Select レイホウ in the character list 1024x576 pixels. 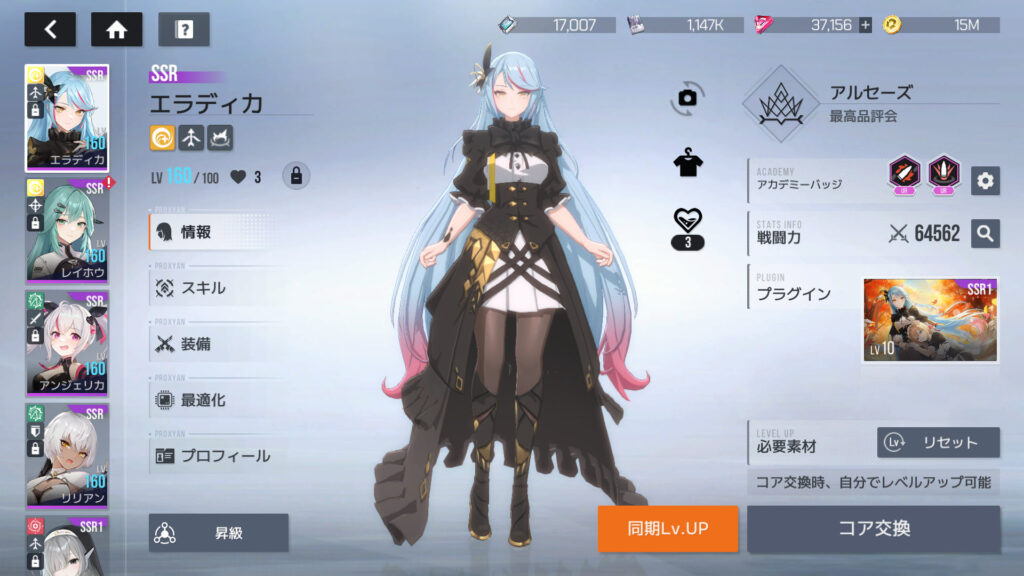coord(67,230)
